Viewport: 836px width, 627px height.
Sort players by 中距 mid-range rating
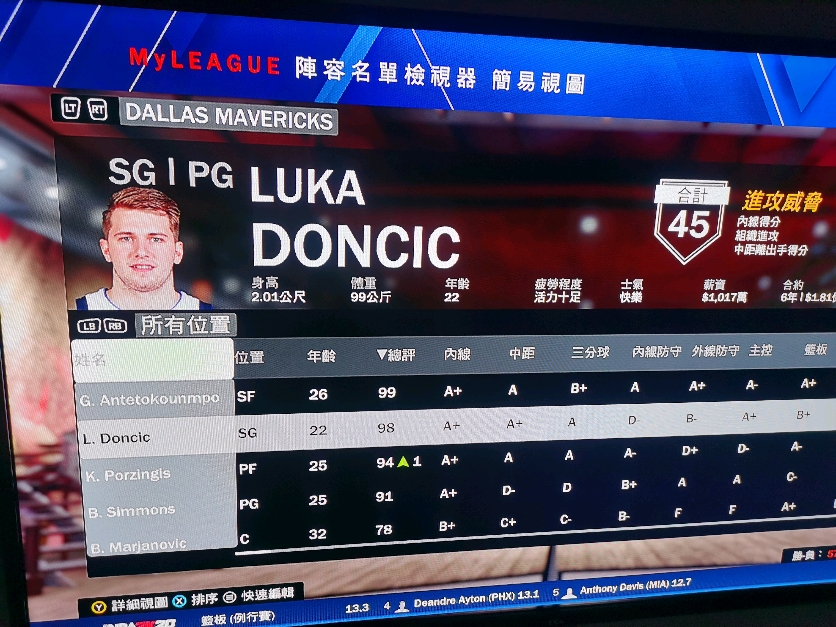click(522, 353)
